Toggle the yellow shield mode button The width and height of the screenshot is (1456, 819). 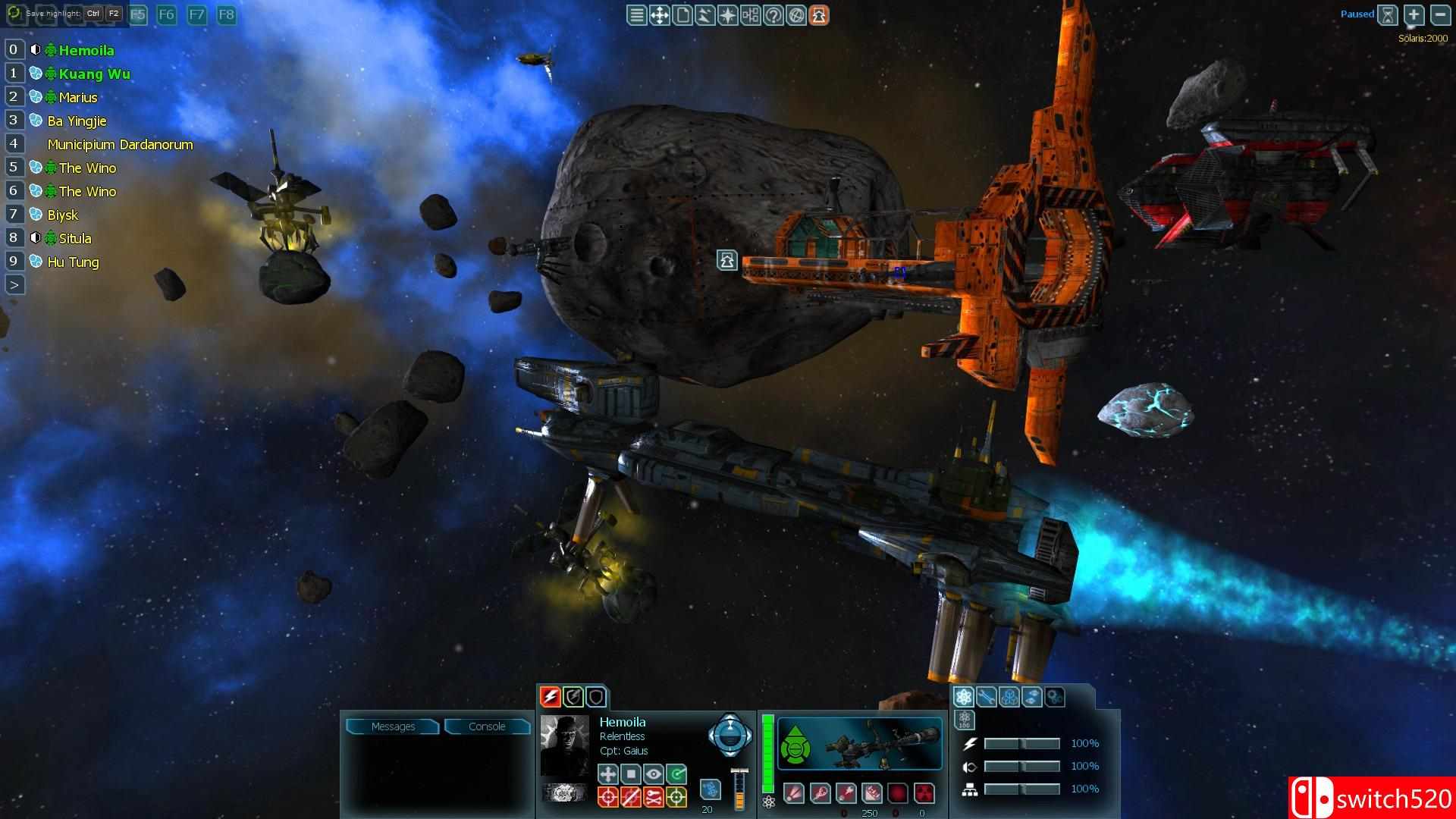(572, 696)
